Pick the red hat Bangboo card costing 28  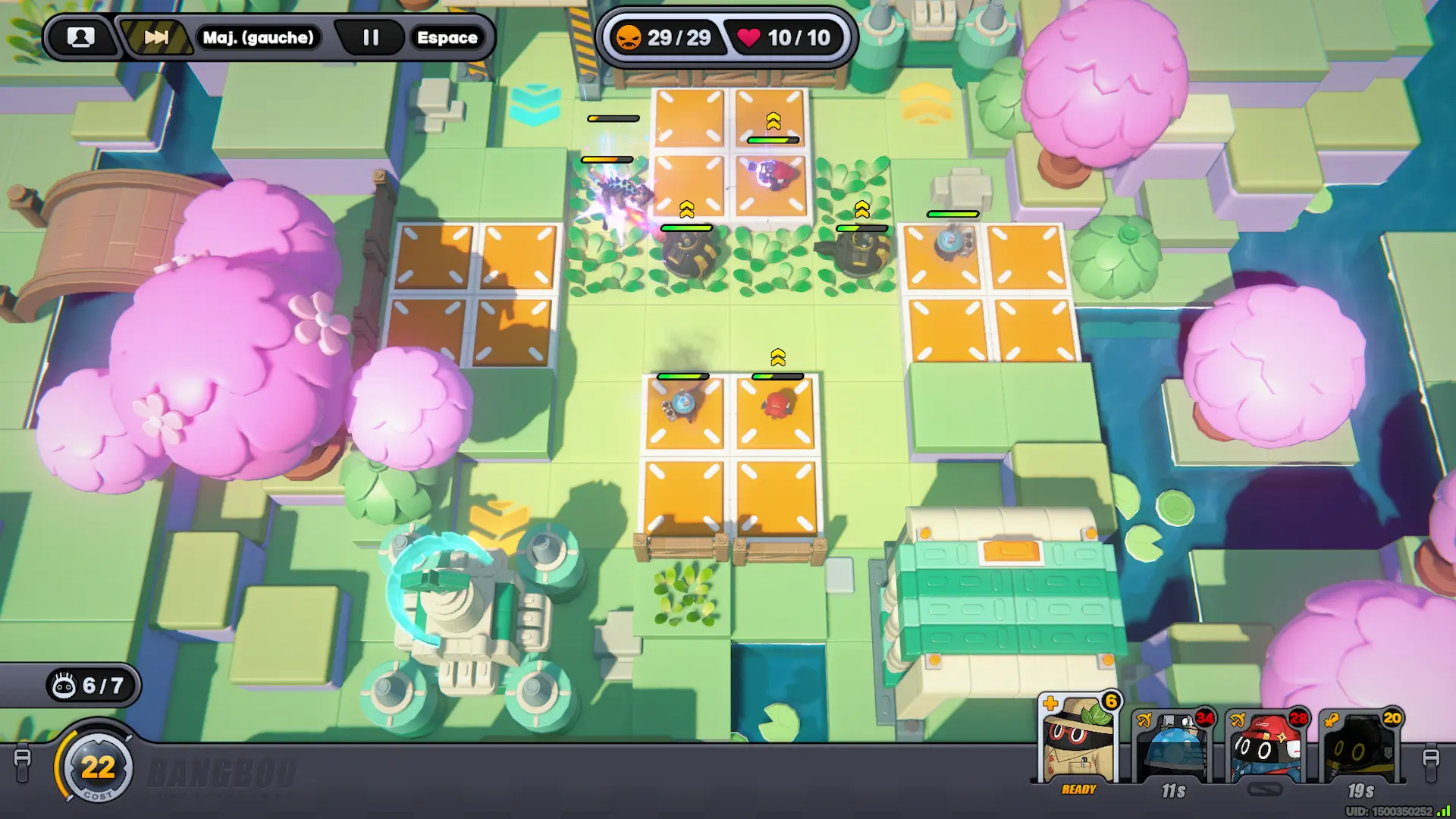[x=1266, y=747]
